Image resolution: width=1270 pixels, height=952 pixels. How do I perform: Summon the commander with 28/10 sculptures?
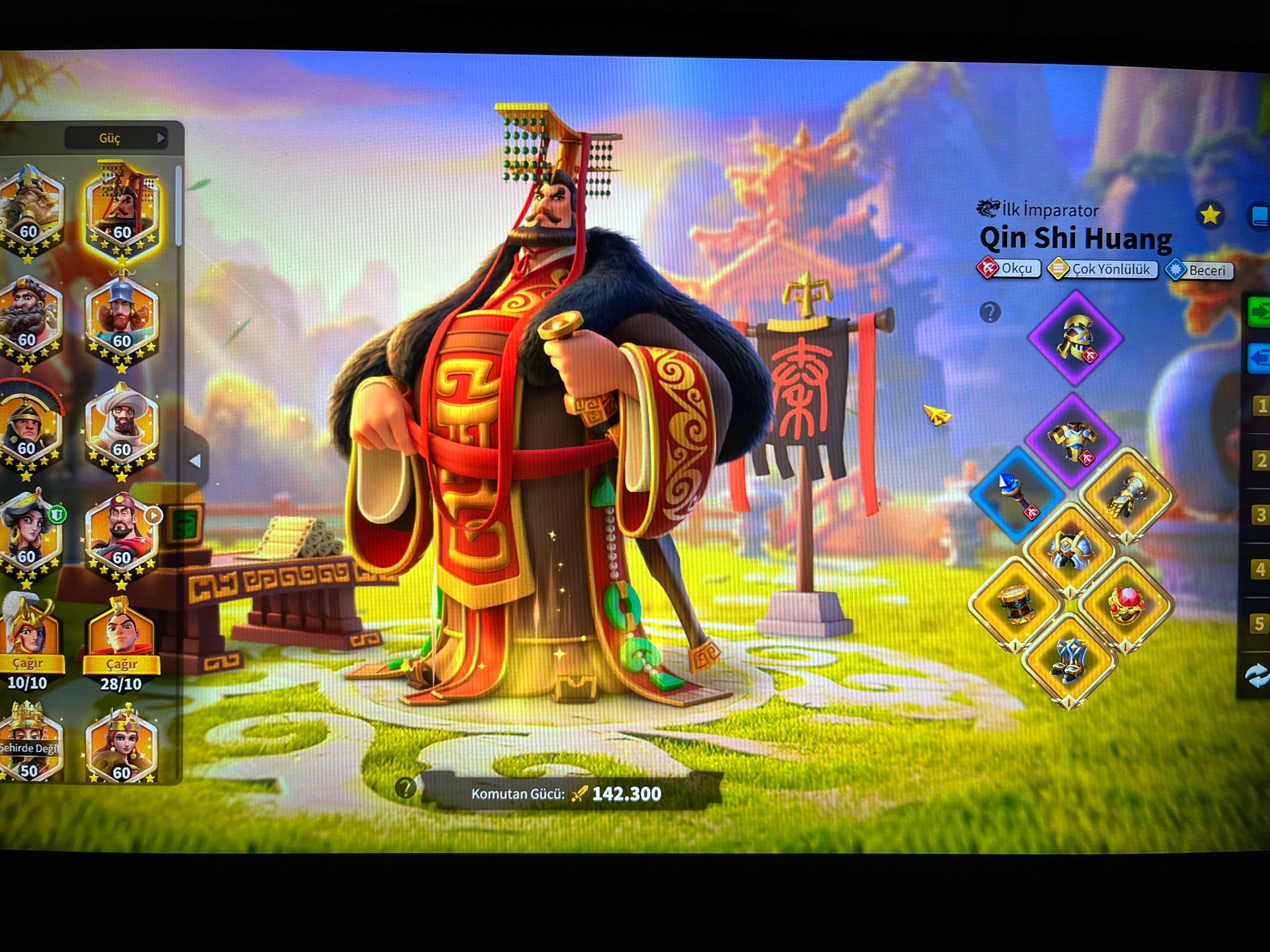[122, 664]
